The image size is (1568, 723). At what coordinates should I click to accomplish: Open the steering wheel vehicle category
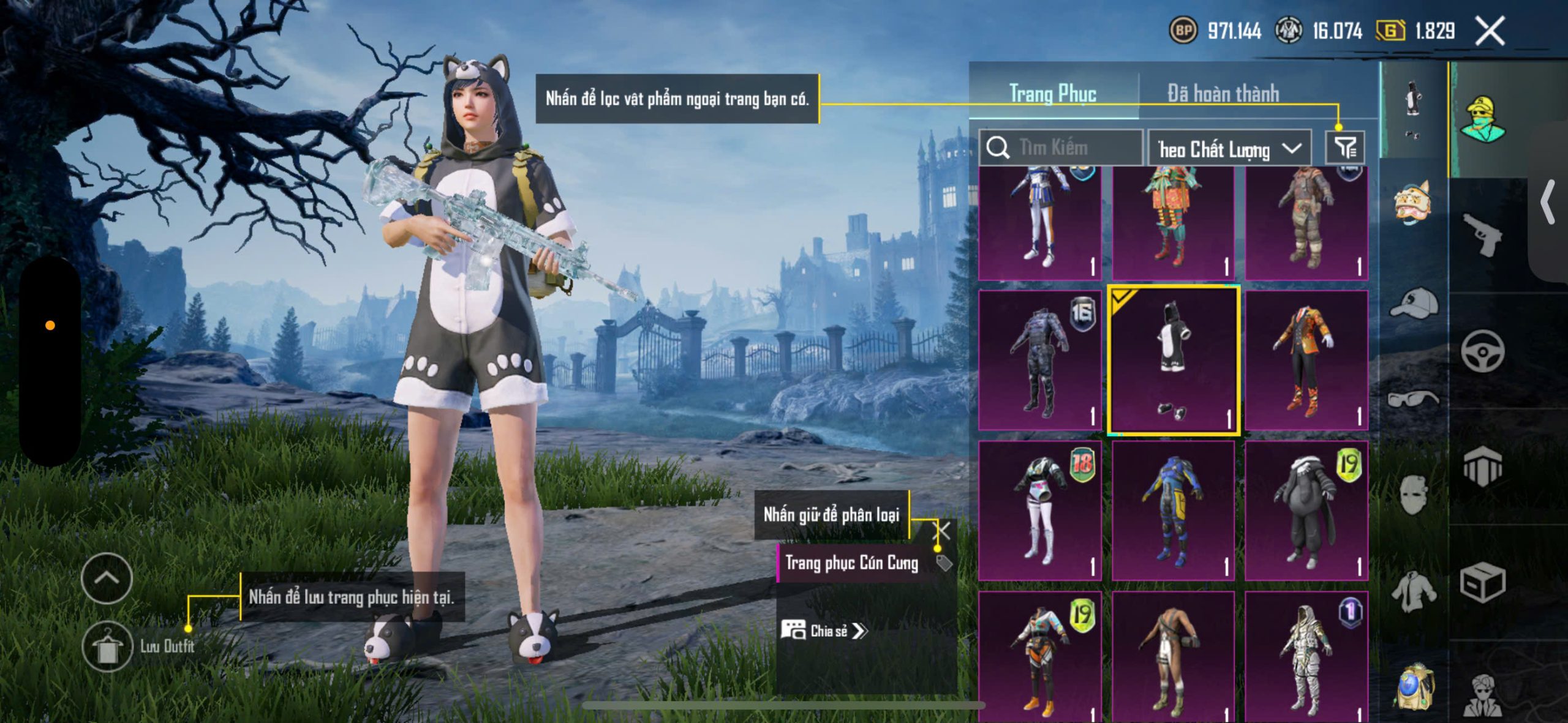click(x=1482, y=351)
